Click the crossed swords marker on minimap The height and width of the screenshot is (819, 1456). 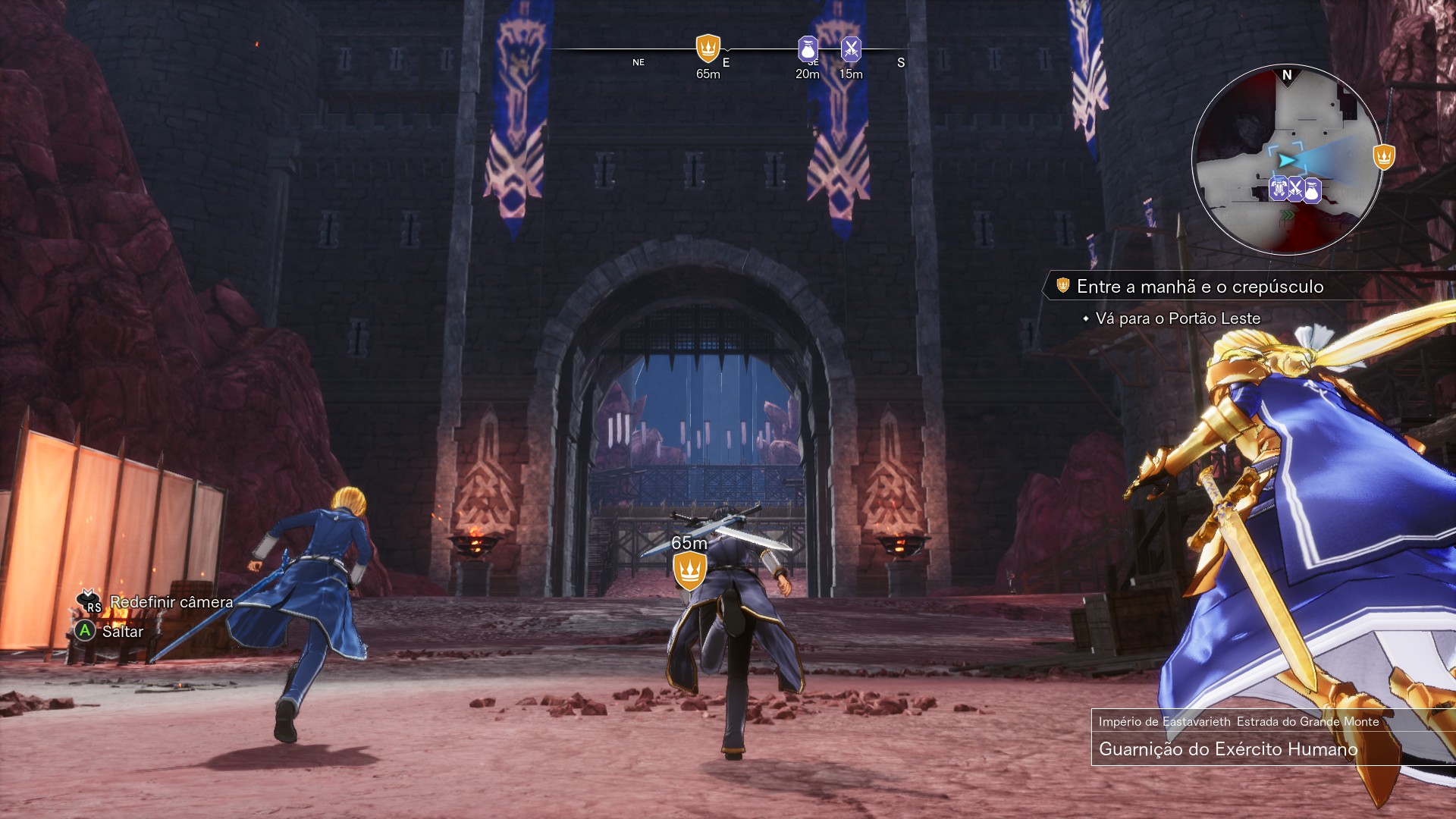[x=1295, y=189]
